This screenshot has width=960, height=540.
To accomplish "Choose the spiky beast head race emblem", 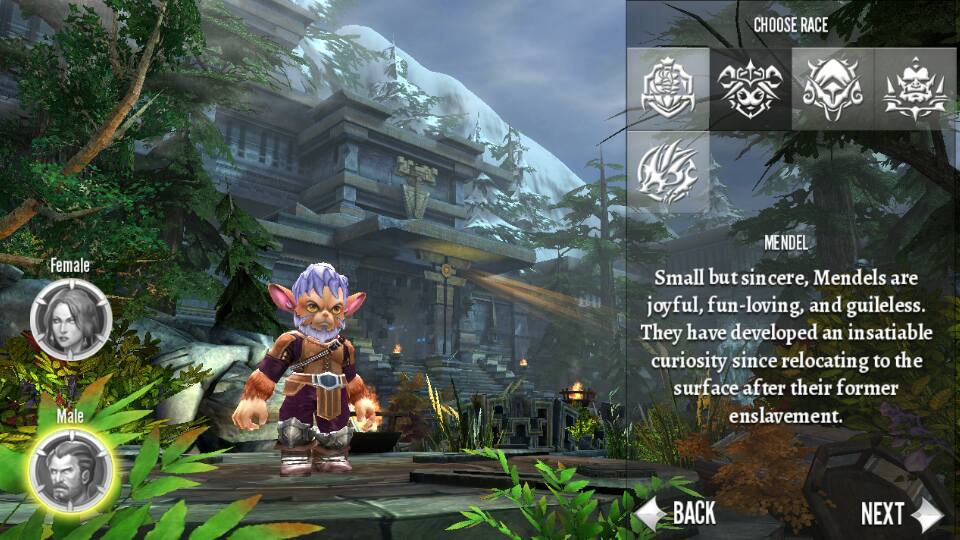I will click(x=671, y=171).
